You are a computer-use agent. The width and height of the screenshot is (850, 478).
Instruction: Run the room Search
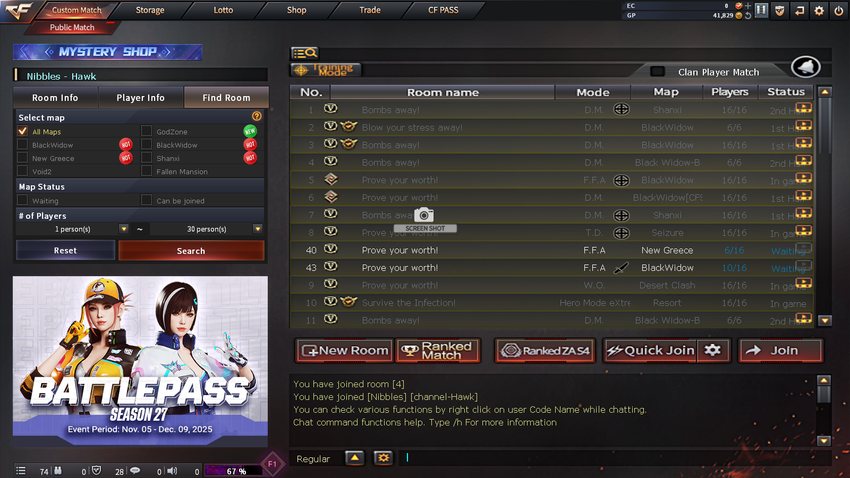click(x=191, y=250)
